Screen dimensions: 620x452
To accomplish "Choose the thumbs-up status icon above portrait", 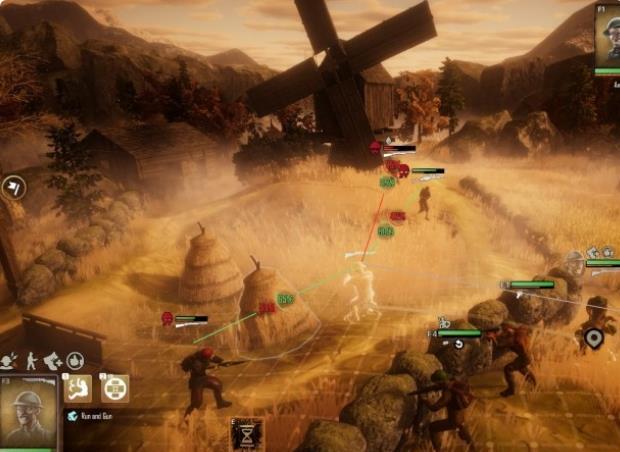I will [x=76, y=361].
